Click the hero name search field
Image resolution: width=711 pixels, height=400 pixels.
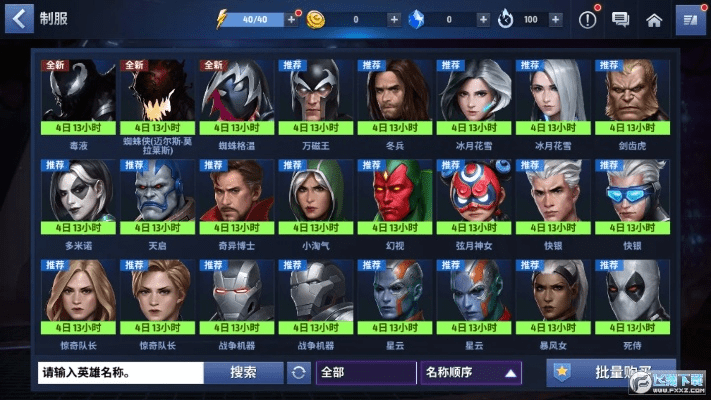[x=120, y=373]
